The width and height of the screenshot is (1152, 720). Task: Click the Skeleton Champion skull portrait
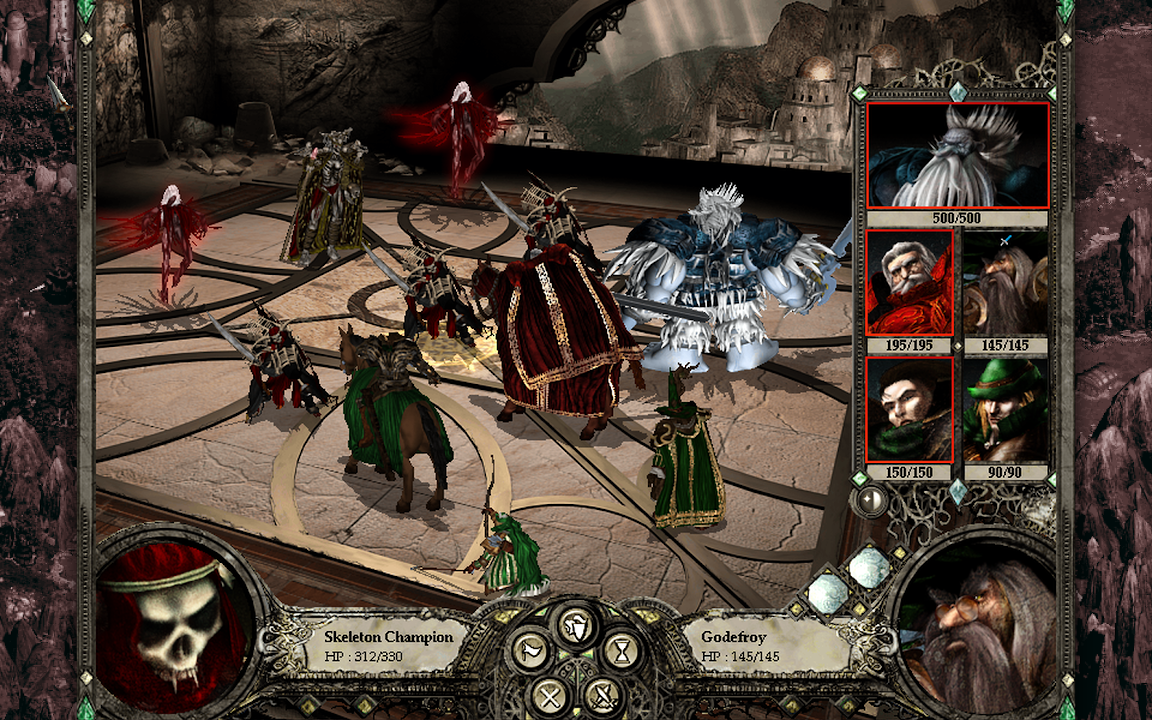click(x=176, y=625)
